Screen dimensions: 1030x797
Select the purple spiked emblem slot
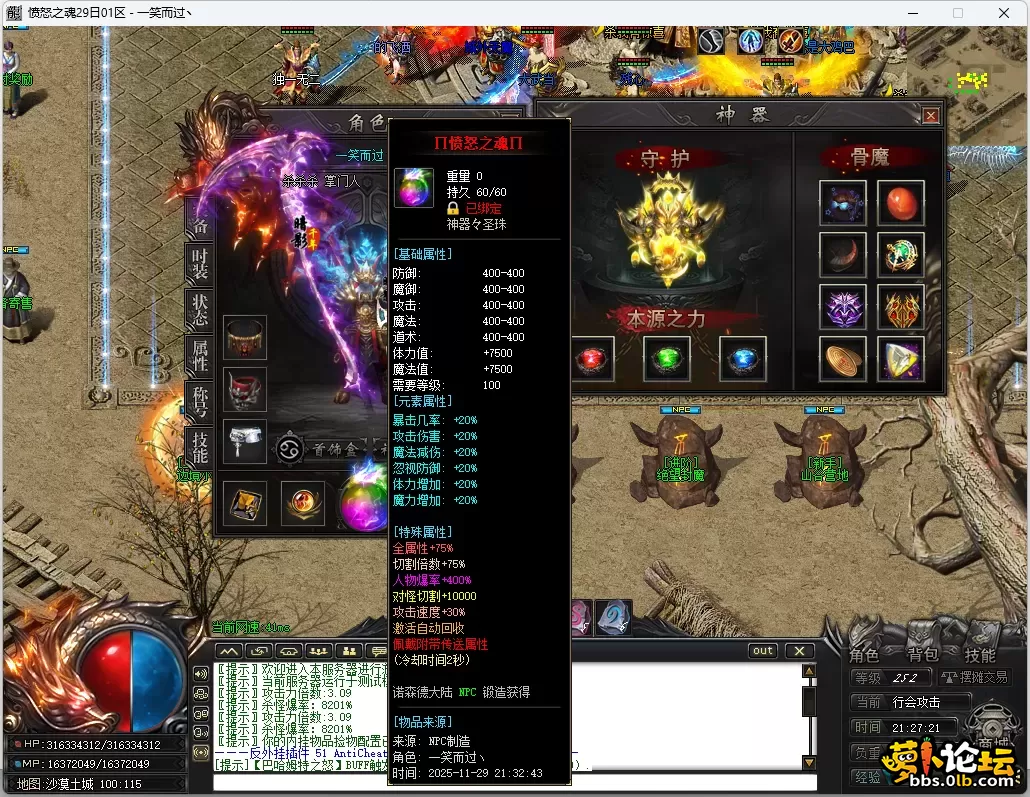tap(842, 307)
